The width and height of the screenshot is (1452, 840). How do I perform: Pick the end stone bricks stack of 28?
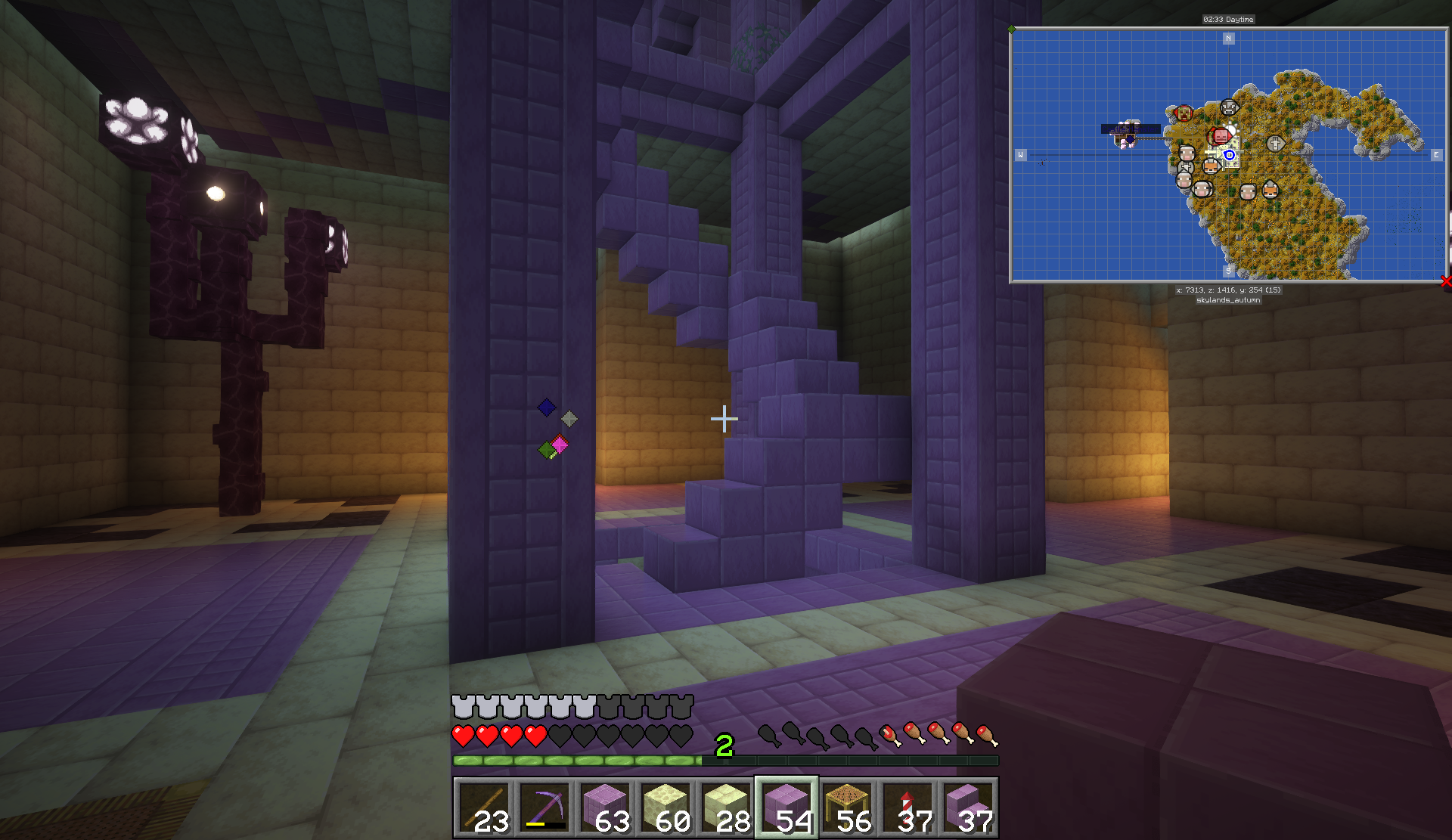(x=726, y=807)
